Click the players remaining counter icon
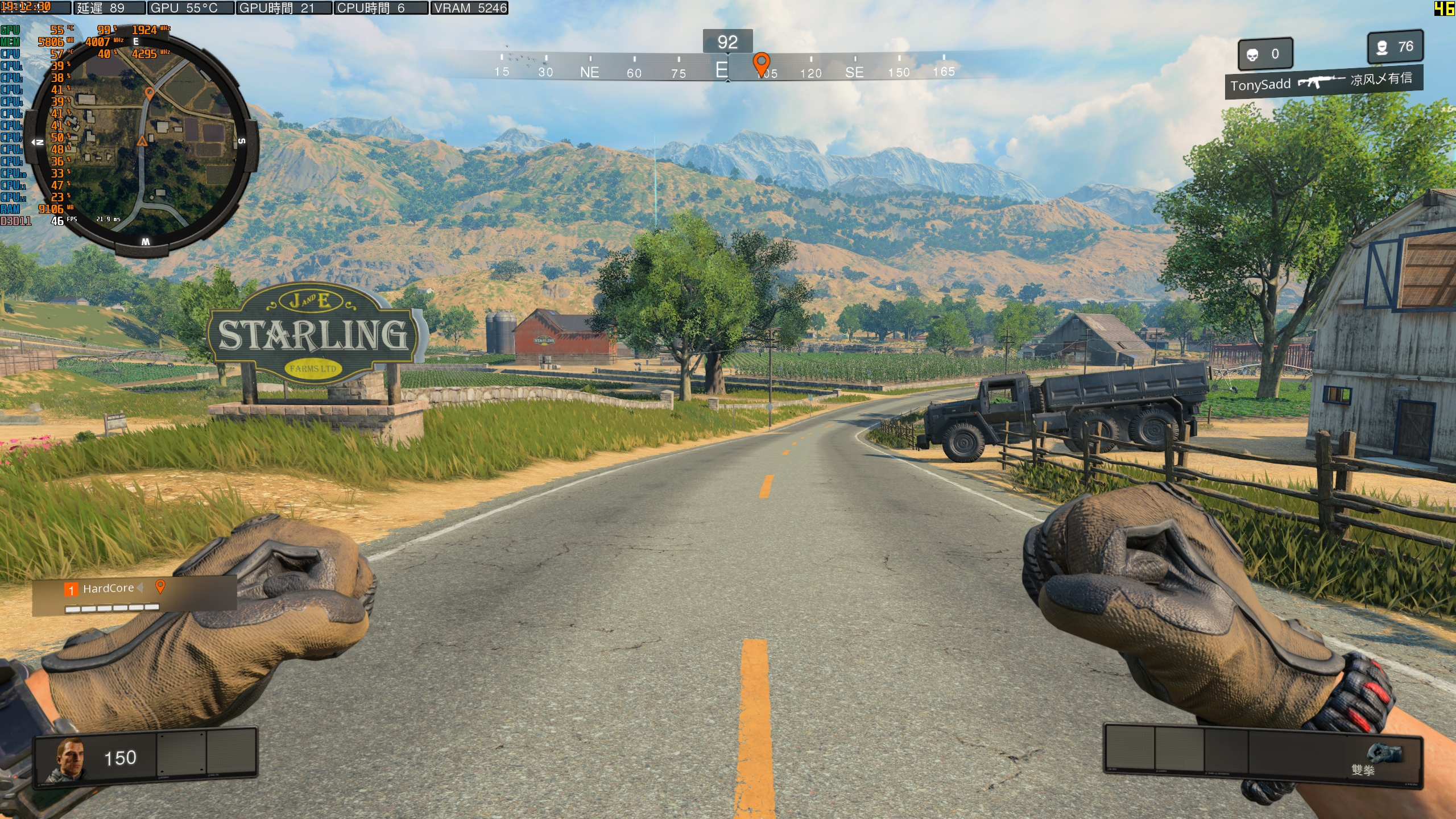Screen dimensions: 1456x819 pos(1382,47)
